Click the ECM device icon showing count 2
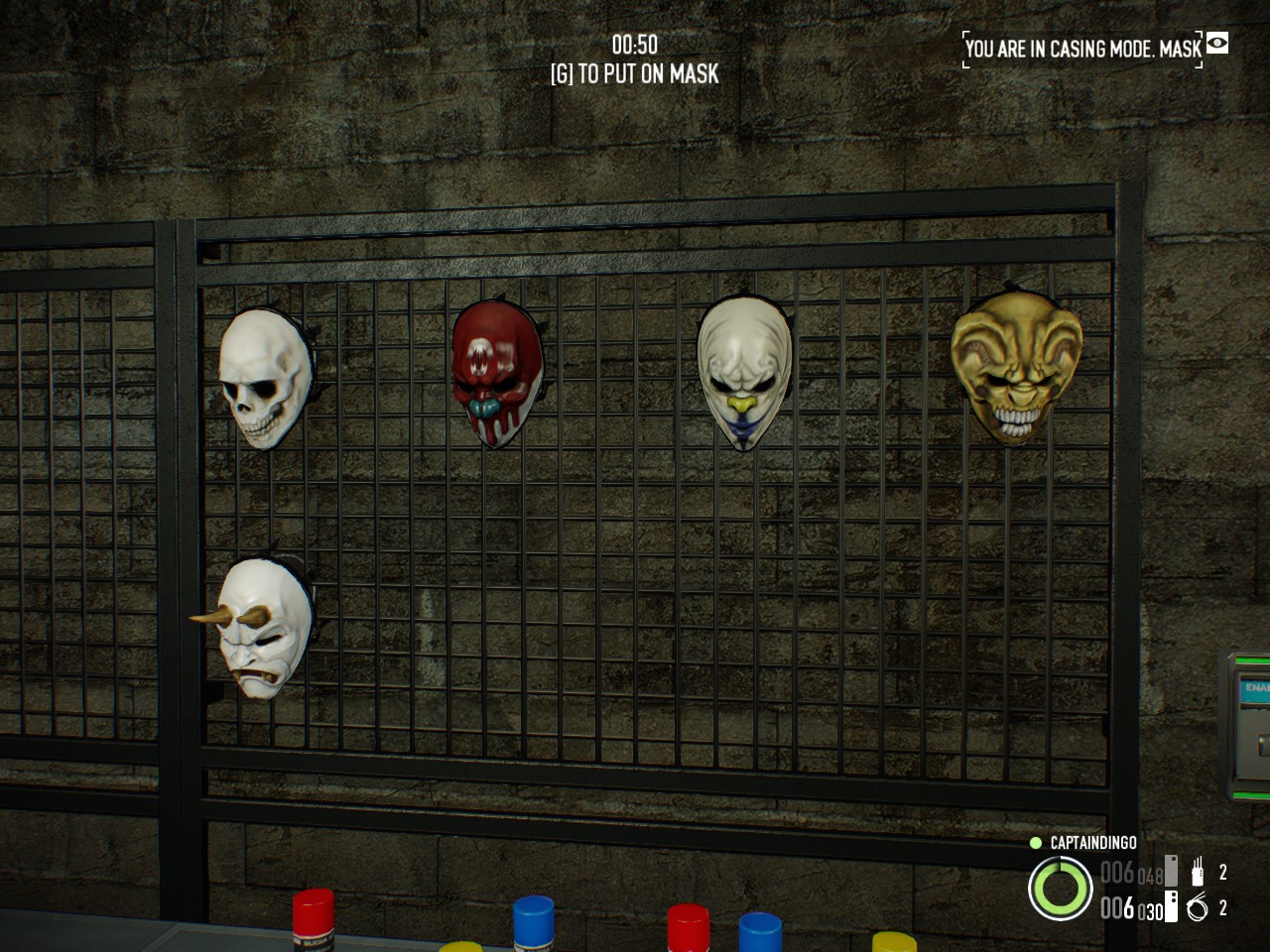 (x=1198, y=870)
